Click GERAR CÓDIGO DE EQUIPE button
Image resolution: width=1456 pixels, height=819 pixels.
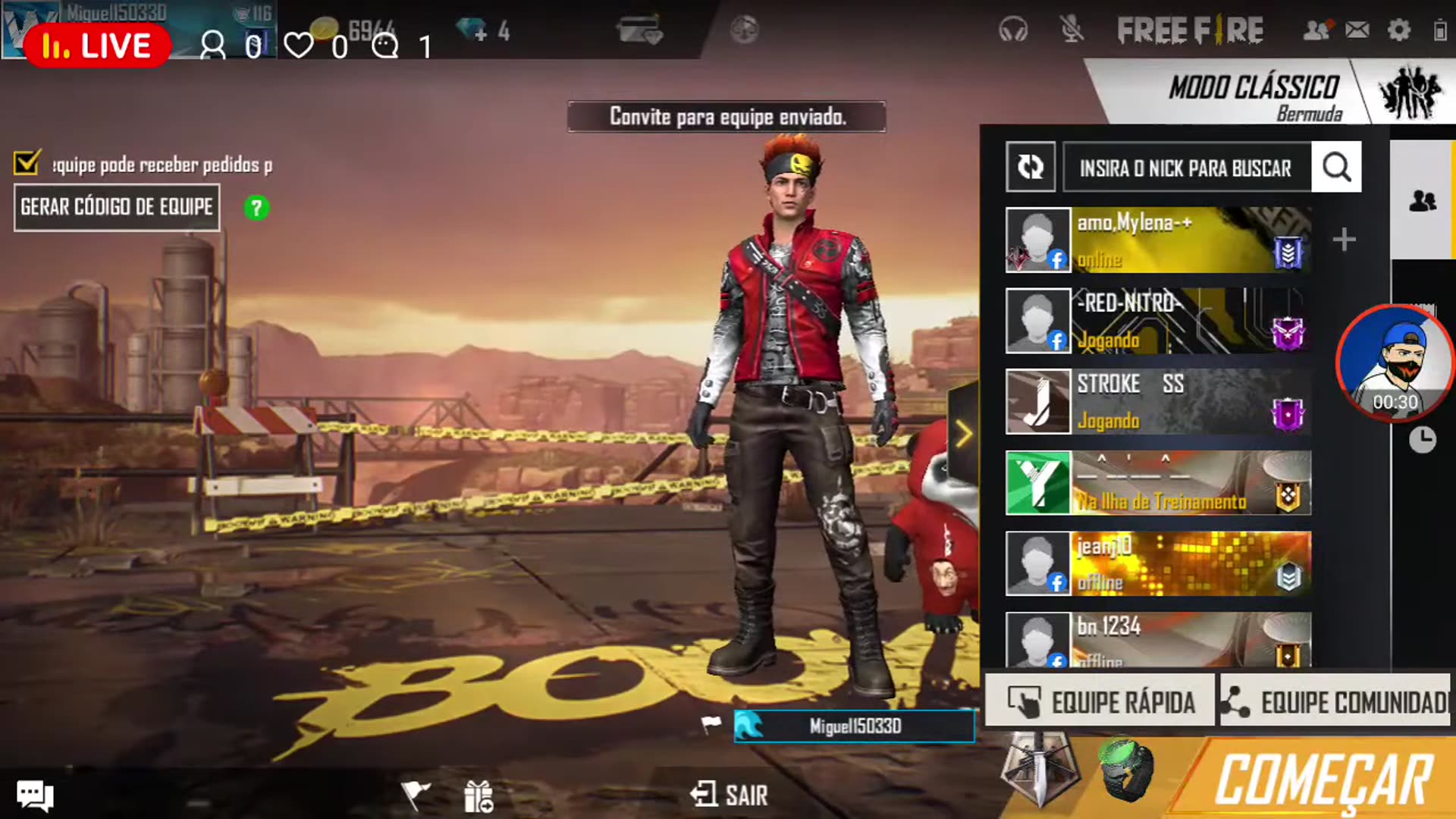(117, 207)
